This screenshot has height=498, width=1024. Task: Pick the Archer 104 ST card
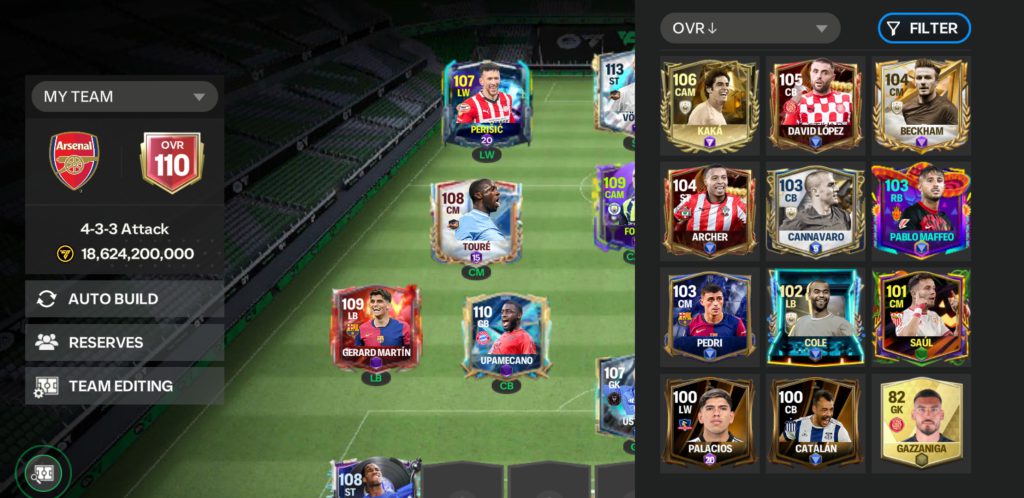[x=709, y=211]
